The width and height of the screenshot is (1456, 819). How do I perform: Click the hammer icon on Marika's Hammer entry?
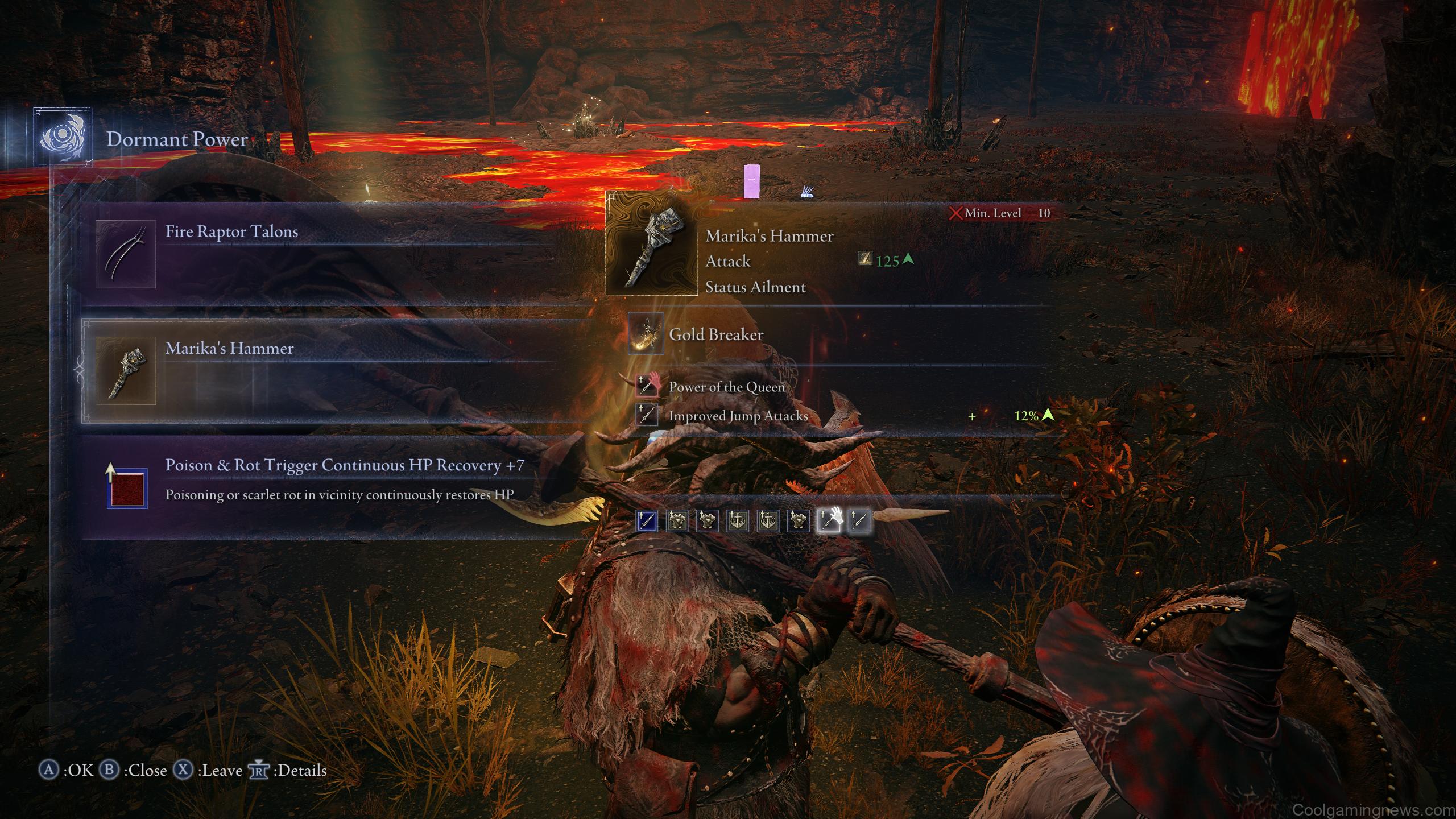coord(126,371)
